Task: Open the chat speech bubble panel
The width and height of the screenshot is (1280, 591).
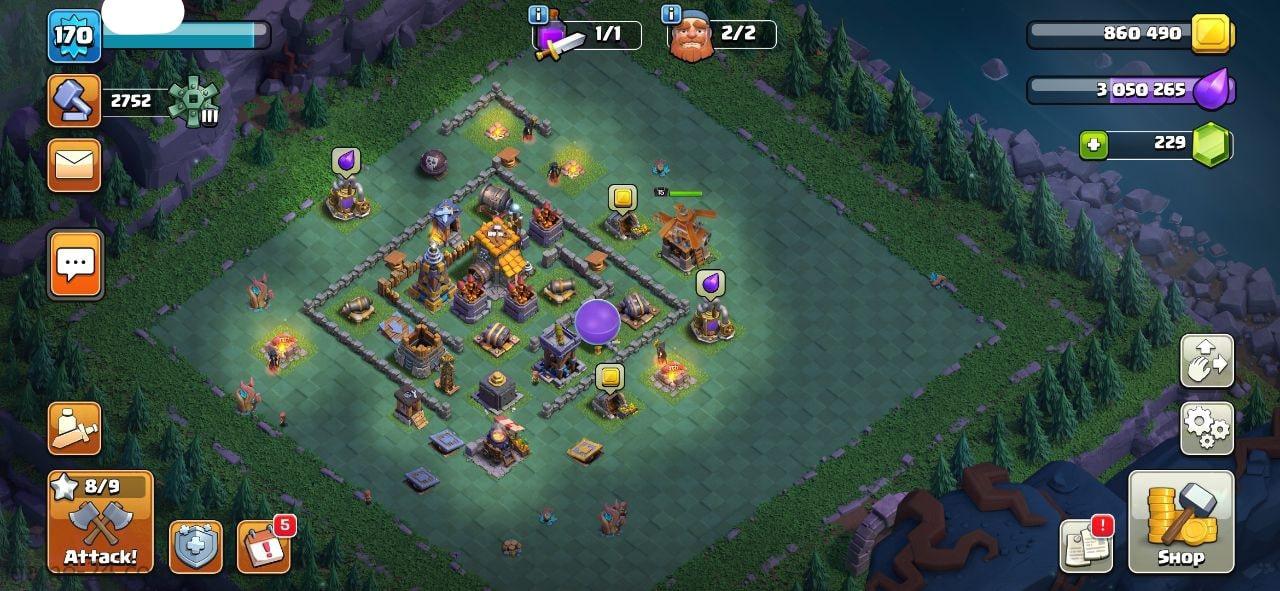Action: point(75,264)
